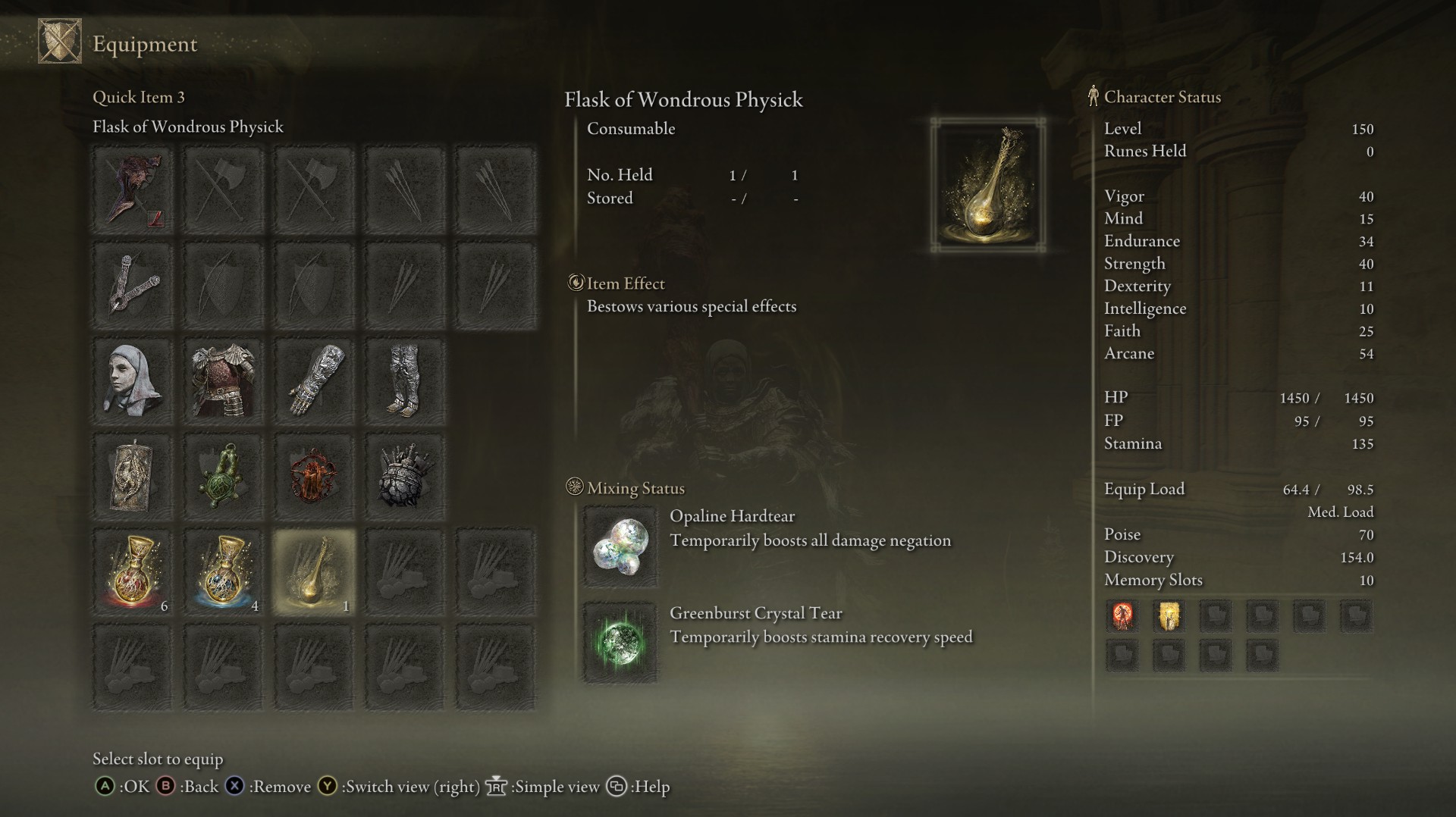Open the spiky black talisman slot
The width and height of the screenshot is (1456, 817).
404,477
